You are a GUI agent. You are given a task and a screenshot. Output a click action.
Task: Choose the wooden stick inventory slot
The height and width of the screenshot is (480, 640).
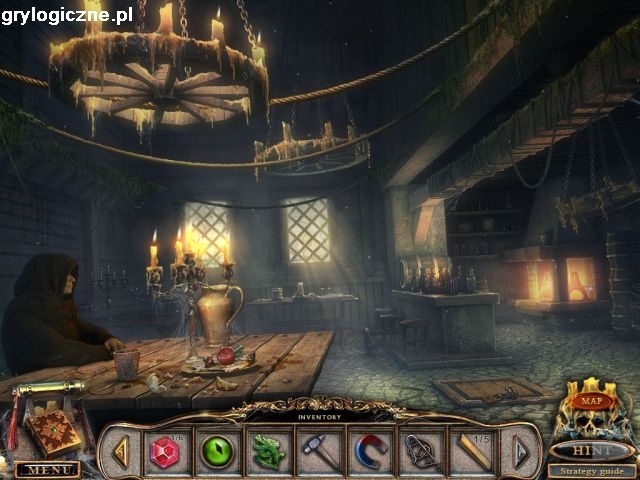(473, 452)
